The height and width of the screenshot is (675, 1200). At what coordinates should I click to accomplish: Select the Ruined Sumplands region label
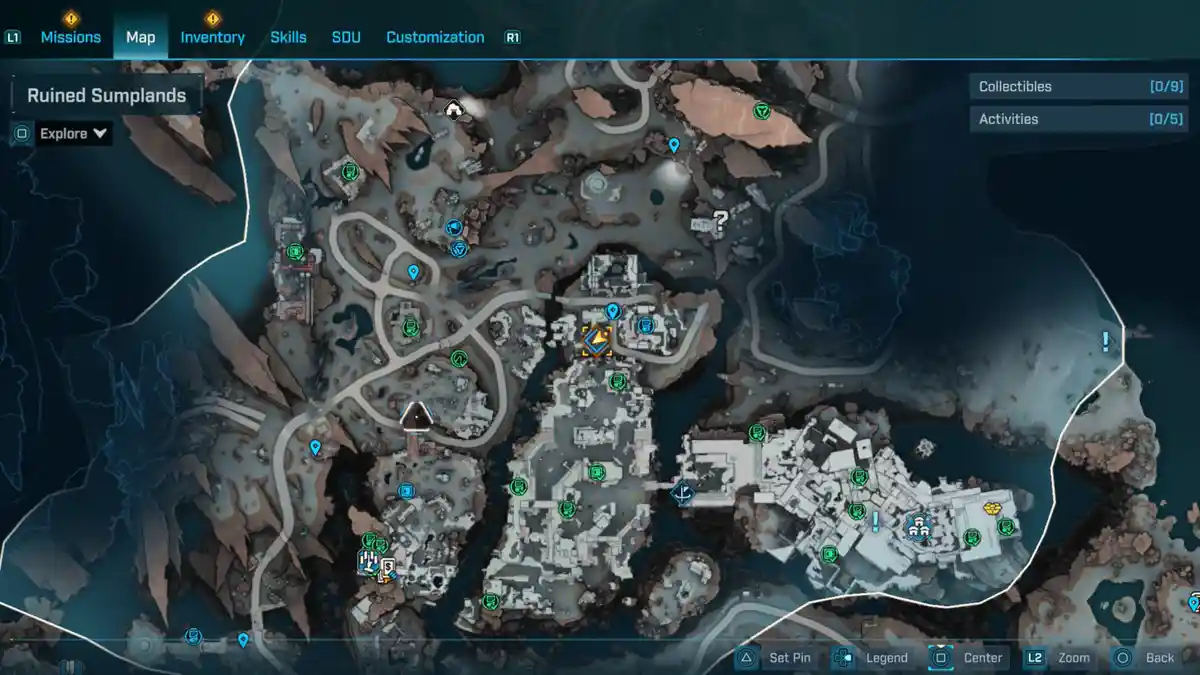point(106,96)
